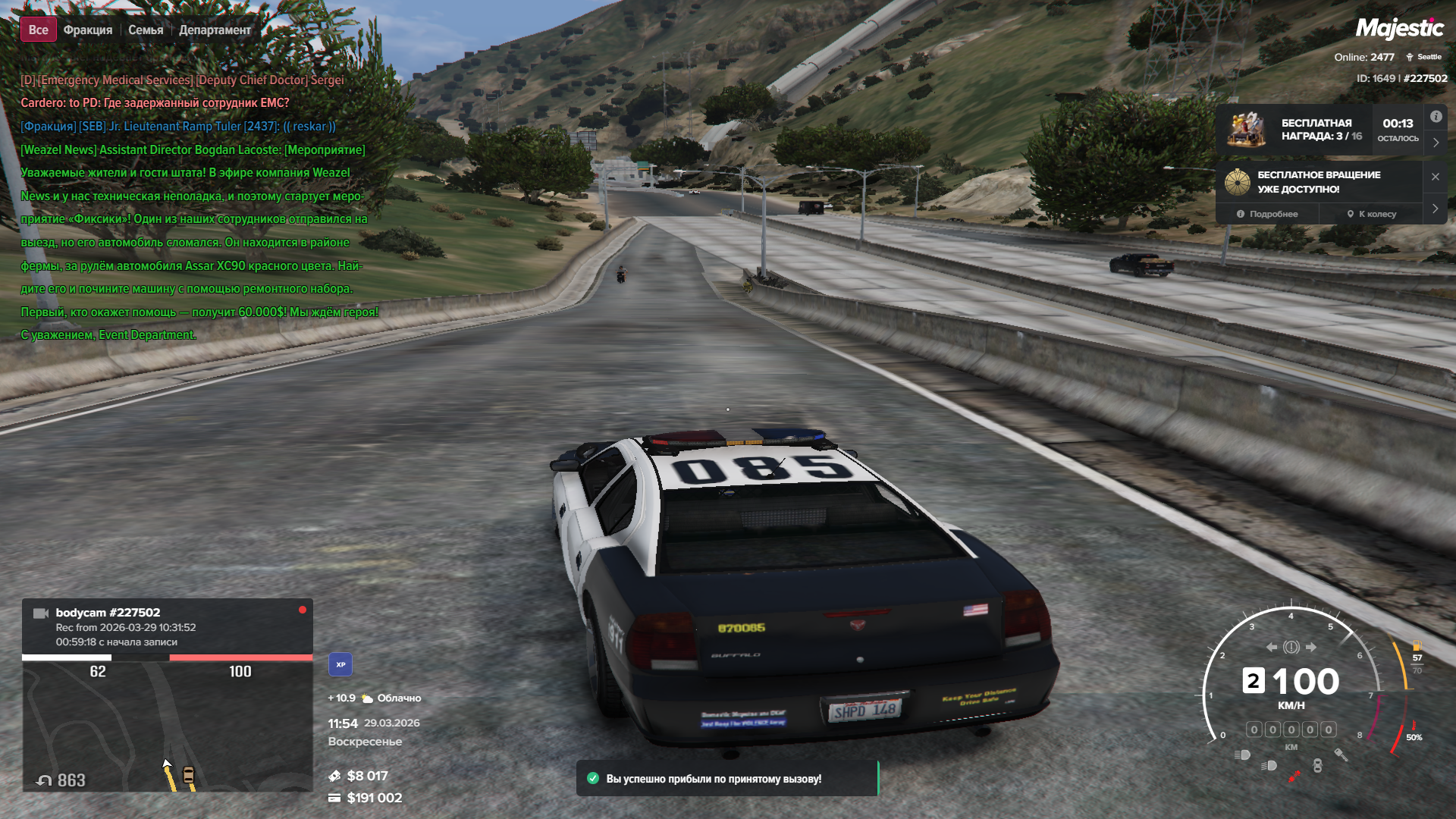Show the Департамент chat tab
Image resolution: width=1456 pixels, height=819 pixels.
pyautogui.click(x=215, y=30)
